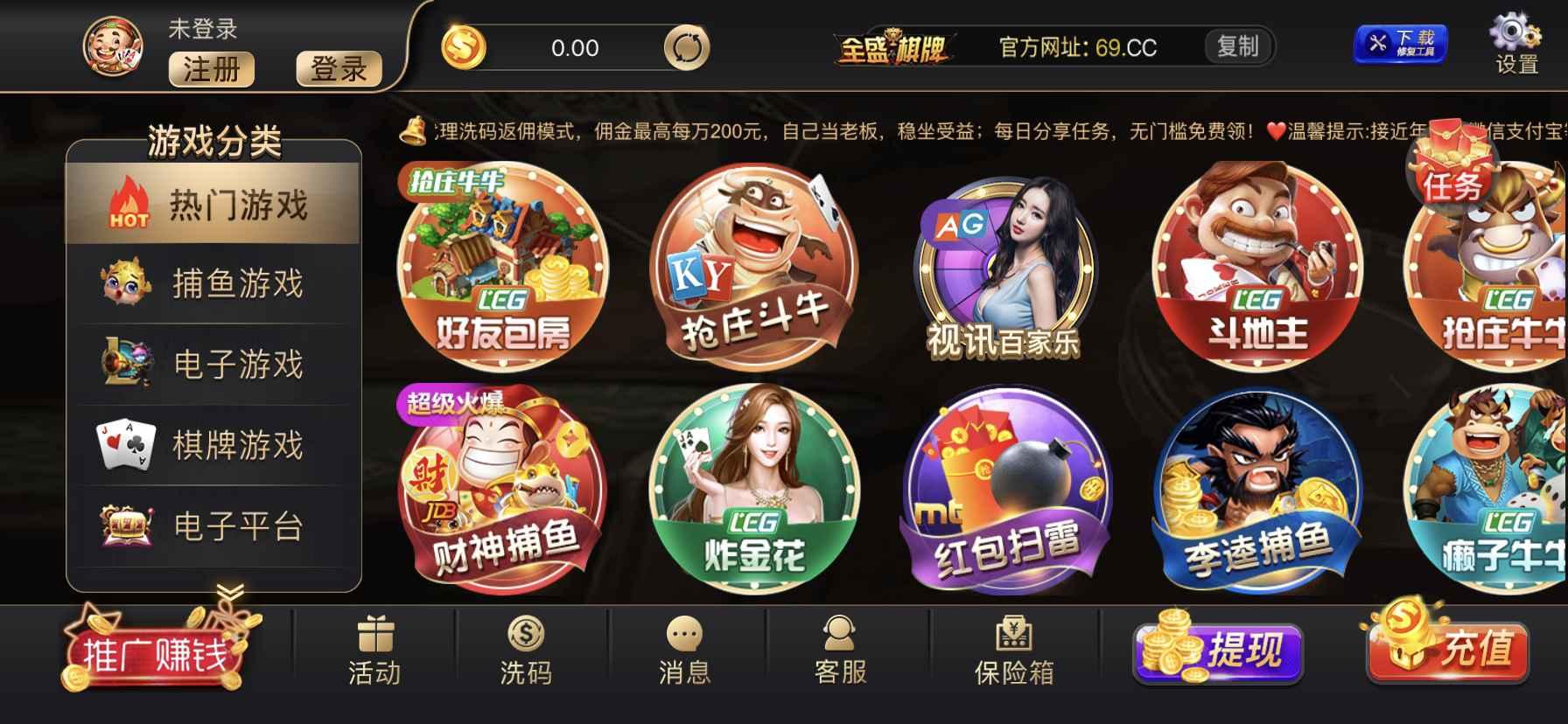Copy the official website with 复制
This screenshot has height=724, width=1568.
pyautogui.click(x=1236, y=47)
